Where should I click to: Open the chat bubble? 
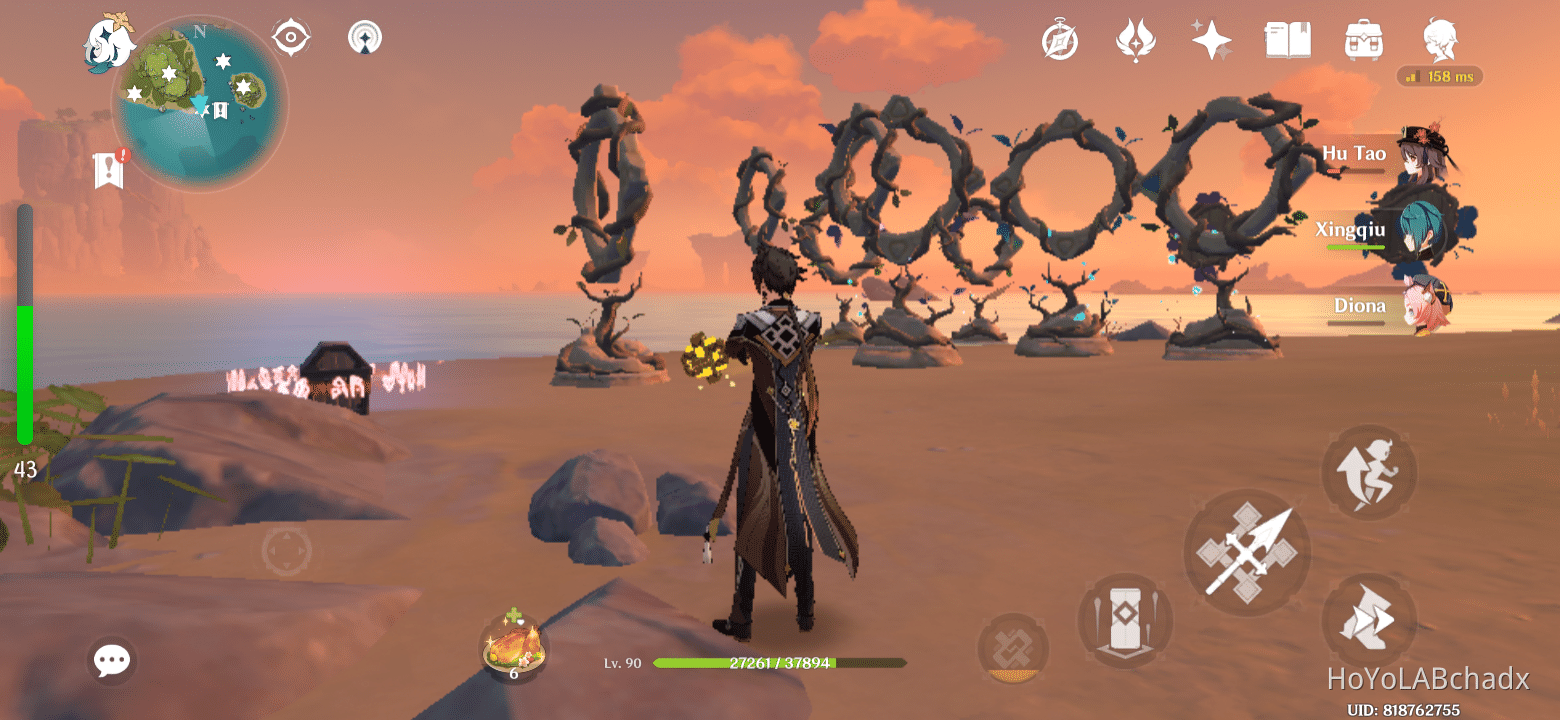[x=111, y=660]
